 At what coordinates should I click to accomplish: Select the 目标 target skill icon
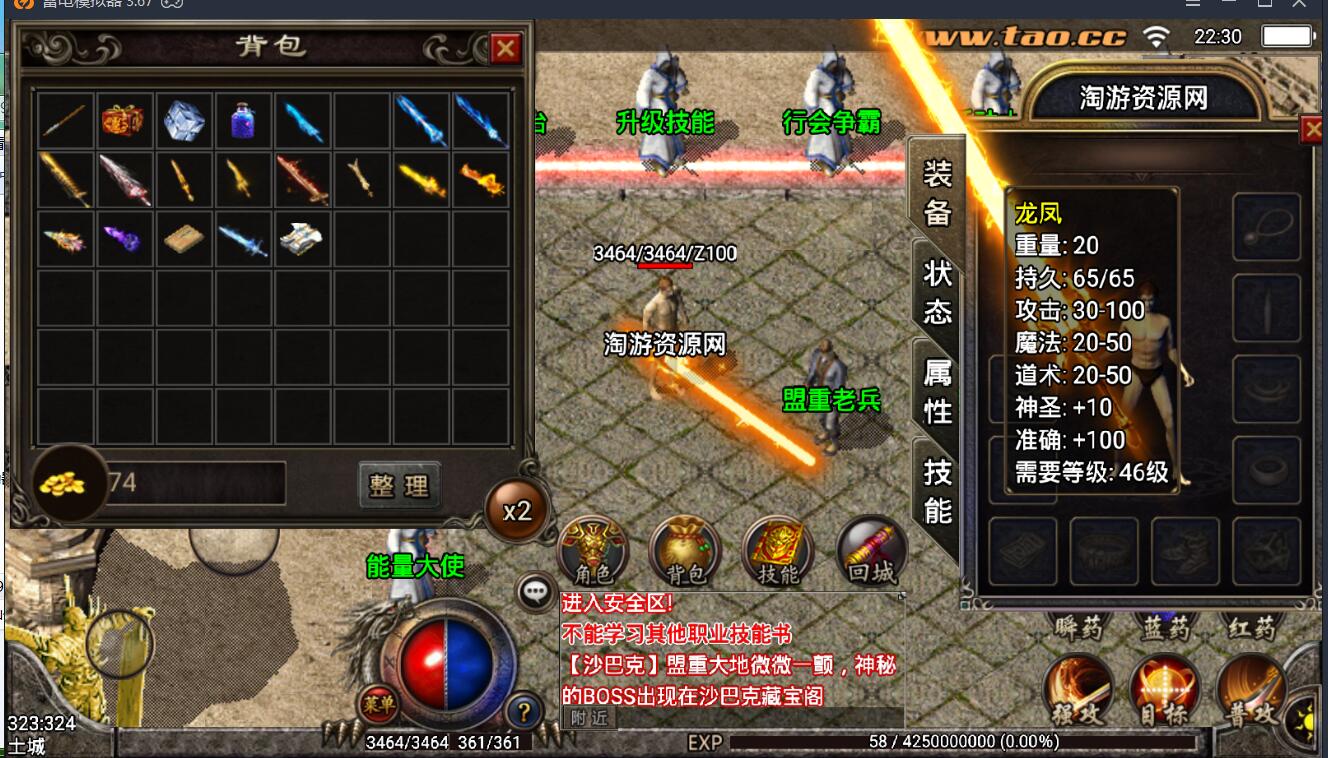coord(1163,690)
